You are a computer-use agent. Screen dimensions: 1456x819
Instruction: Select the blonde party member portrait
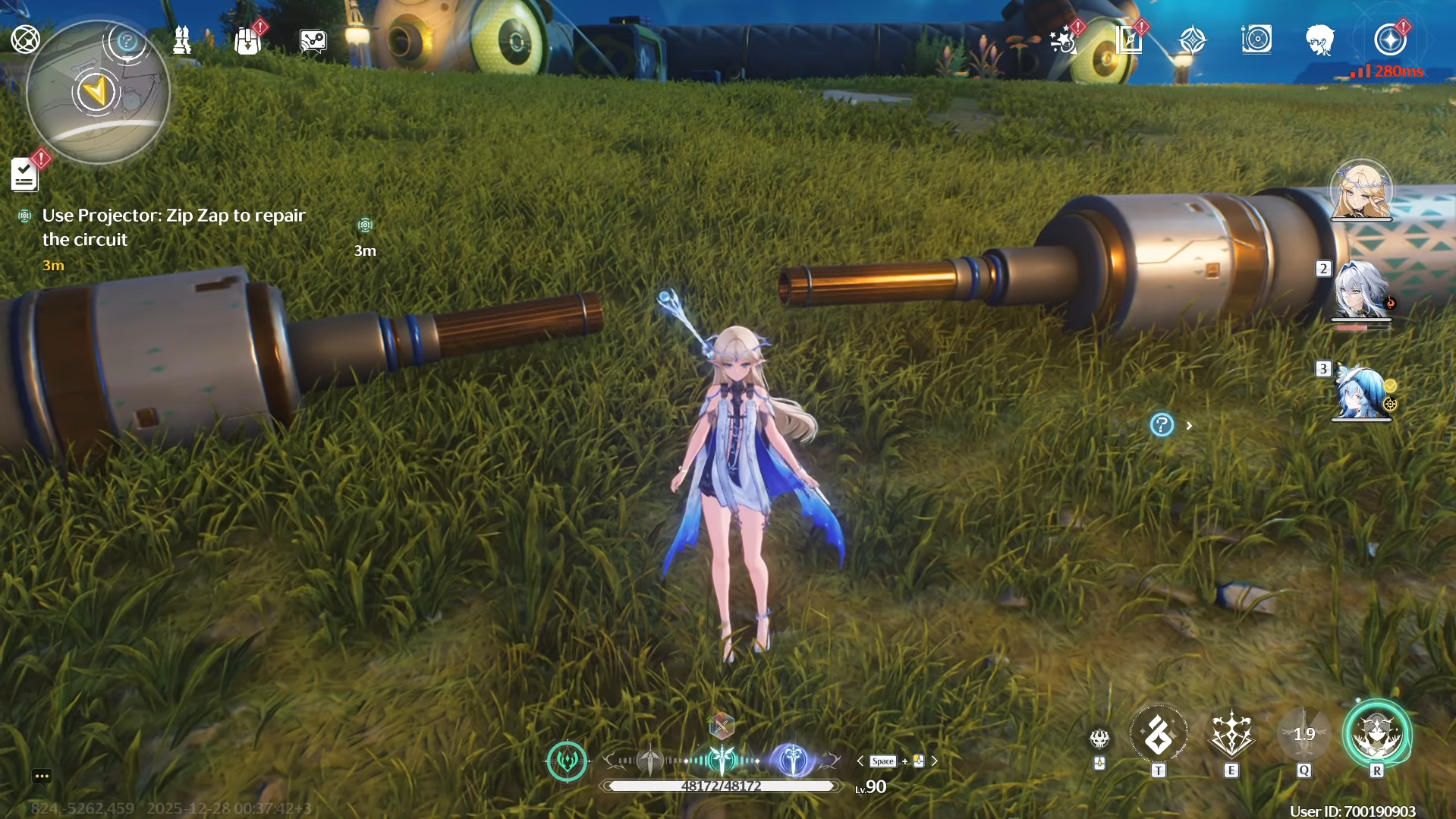tap(1361, 190)
